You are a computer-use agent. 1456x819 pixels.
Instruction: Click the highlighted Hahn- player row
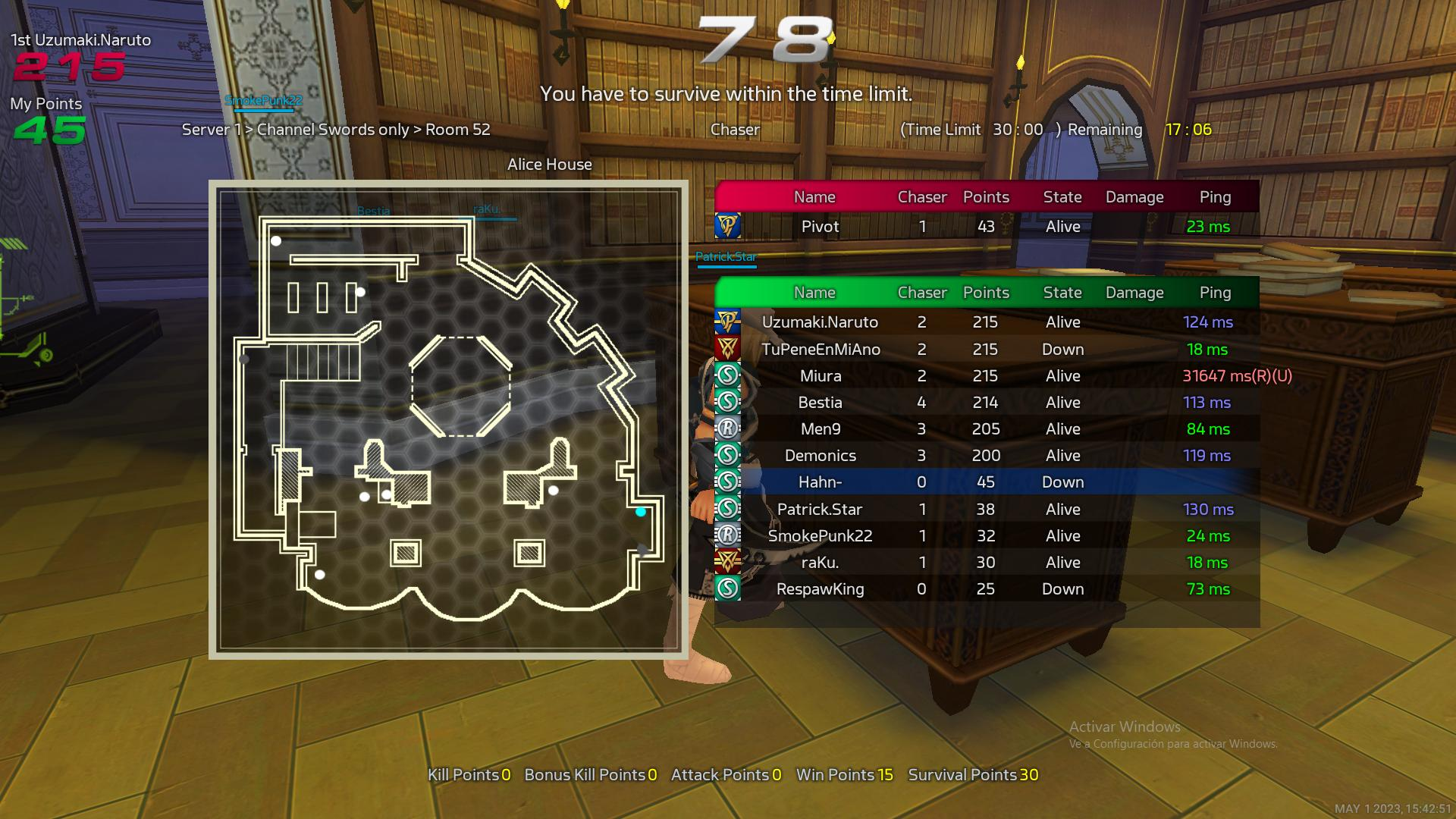point(986,482)
